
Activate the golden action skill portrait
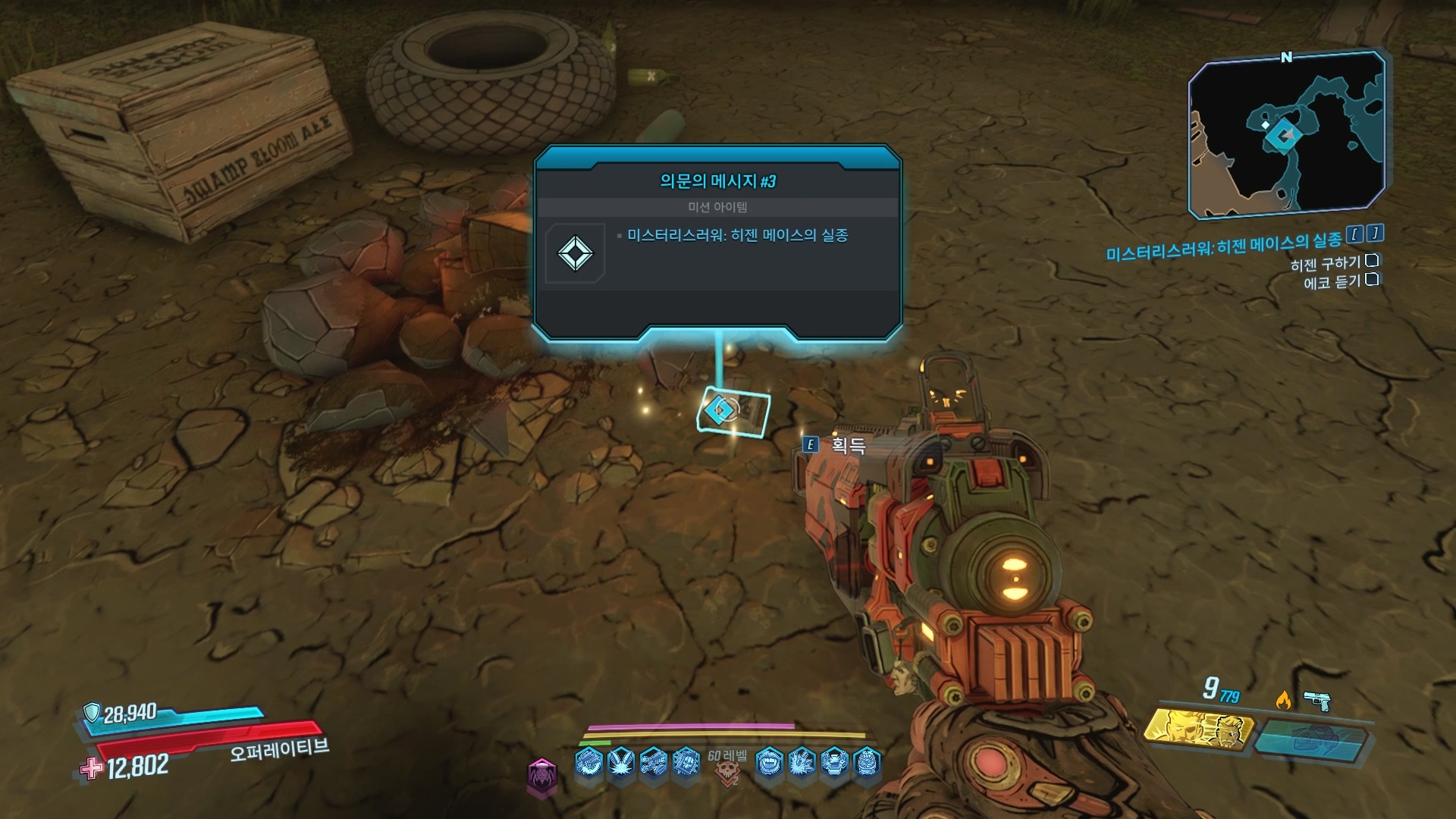1198,730
